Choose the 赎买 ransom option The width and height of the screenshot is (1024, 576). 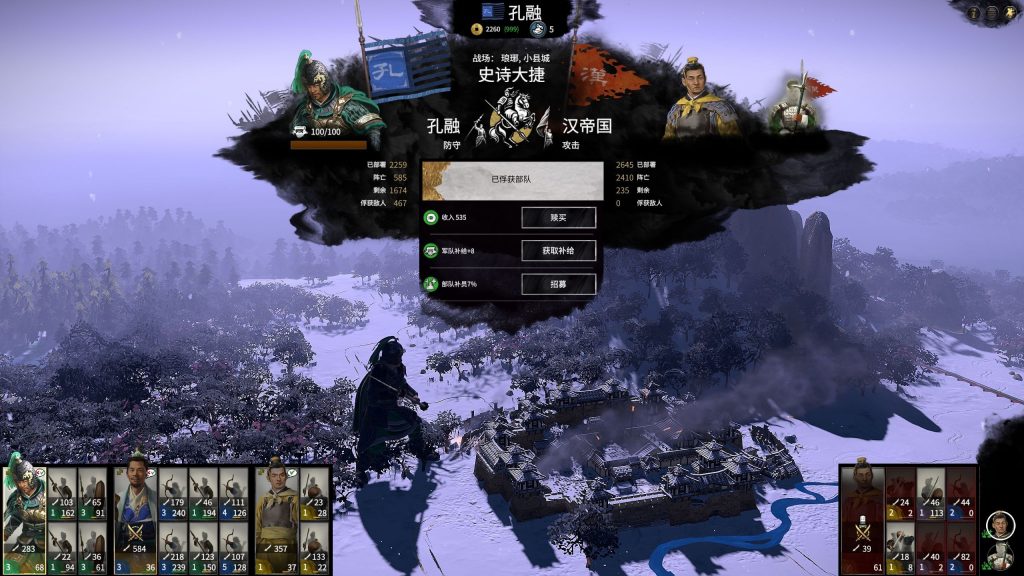558,217
